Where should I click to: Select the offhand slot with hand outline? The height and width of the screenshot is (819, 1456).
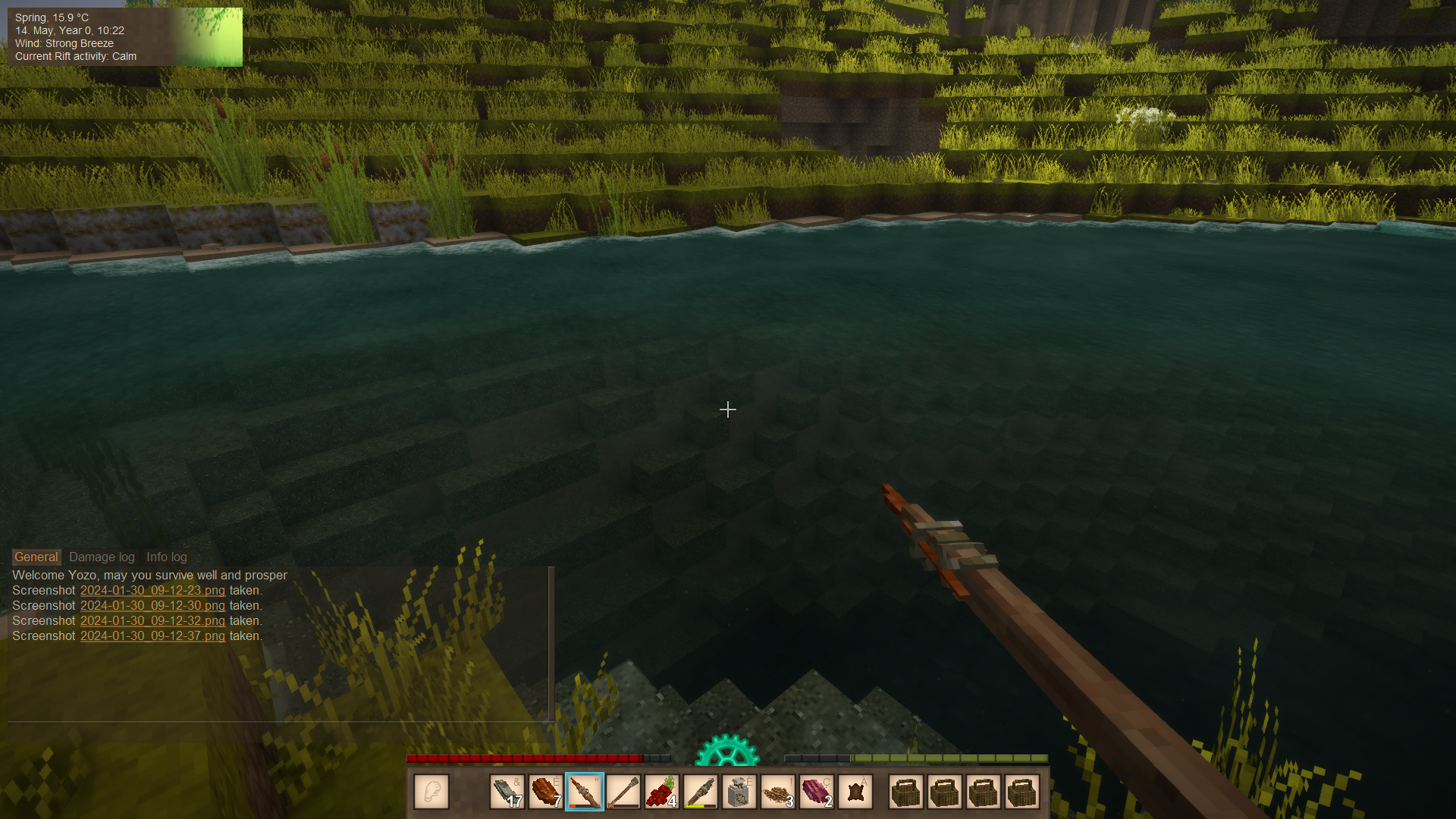point(431,792)
